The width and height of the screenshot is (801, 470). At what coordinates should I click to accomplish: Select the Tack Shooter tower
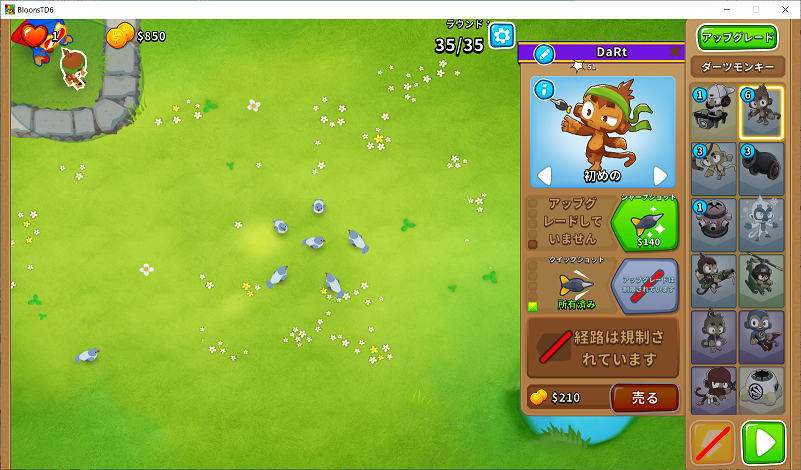coord(714,224)
